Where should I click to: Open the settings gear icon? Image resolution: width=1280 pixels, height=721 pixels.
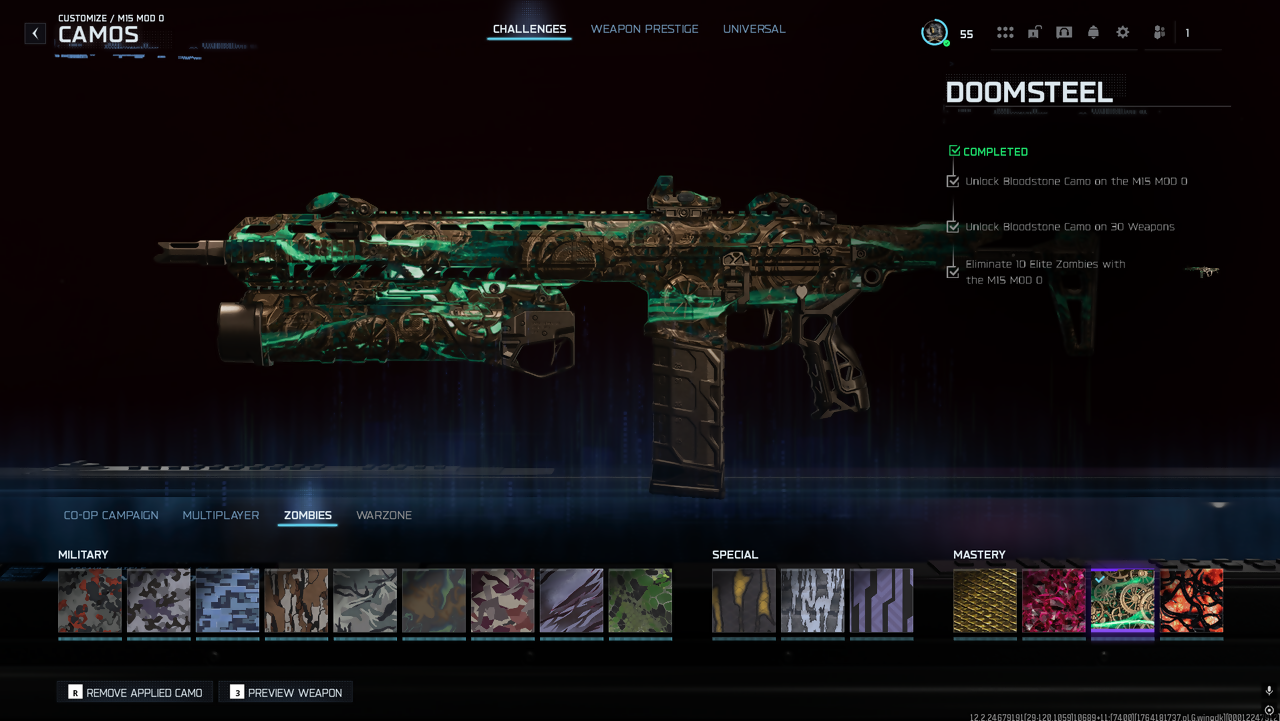[1123, 33]
